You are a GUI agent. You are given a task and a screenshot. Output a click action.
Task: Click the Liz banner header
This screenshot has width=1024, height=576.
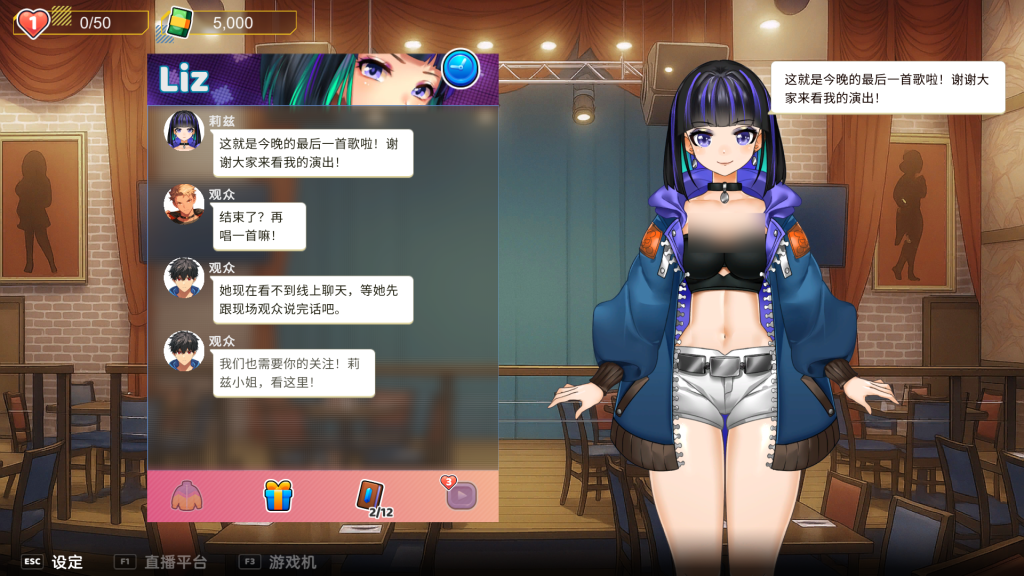(x=300, y=79)
